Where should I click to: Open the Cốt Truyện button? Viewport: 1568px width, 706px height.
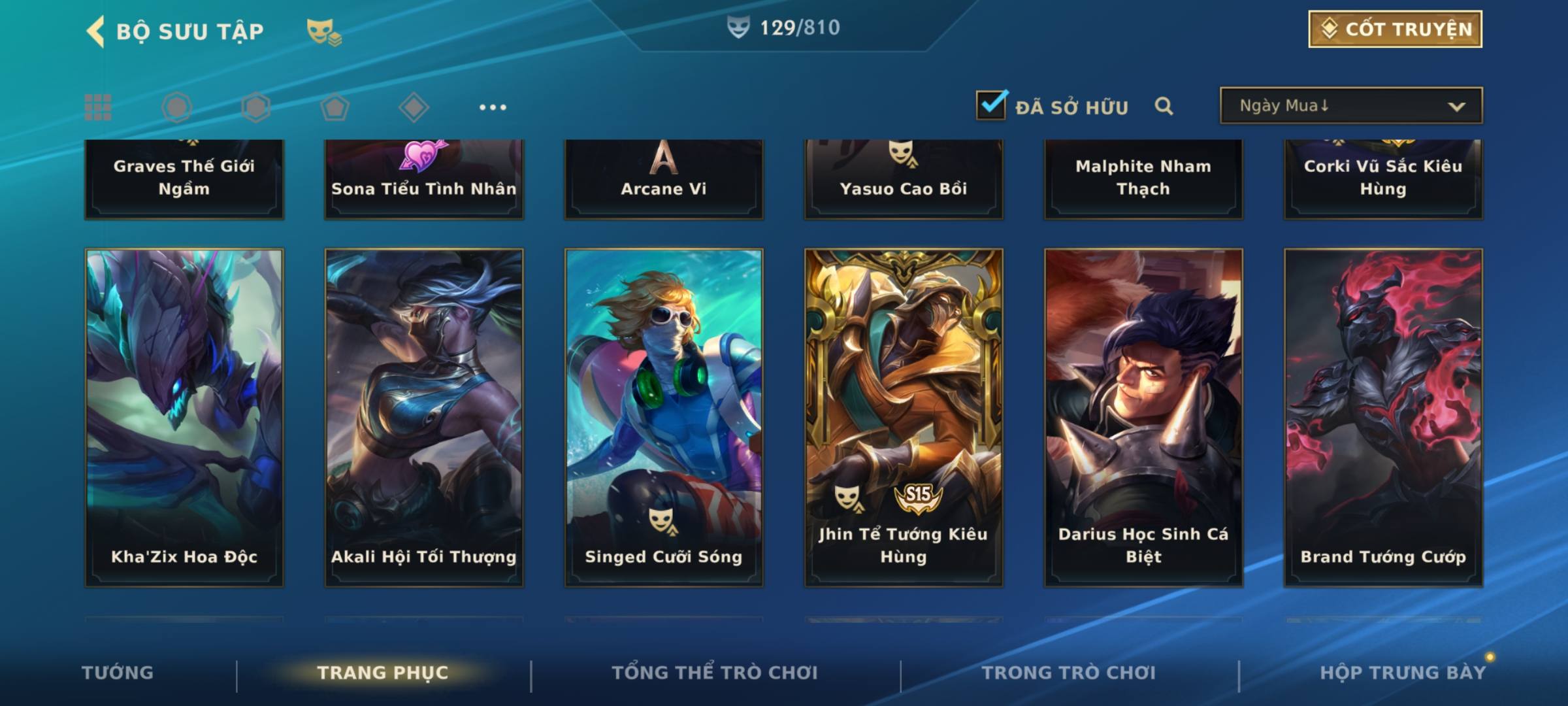[1395, 29]
